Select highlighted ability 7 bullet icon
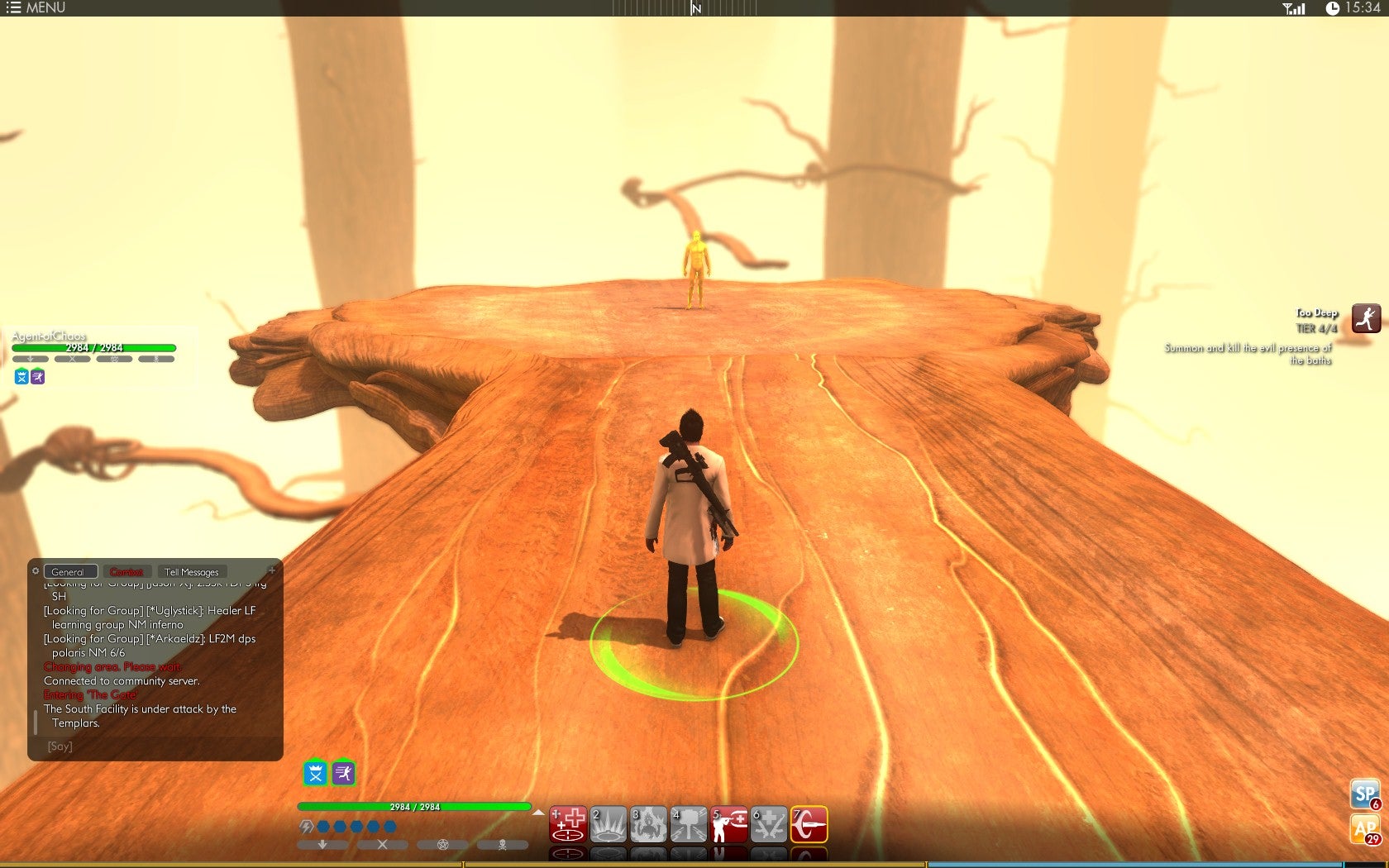 point(809,824)
